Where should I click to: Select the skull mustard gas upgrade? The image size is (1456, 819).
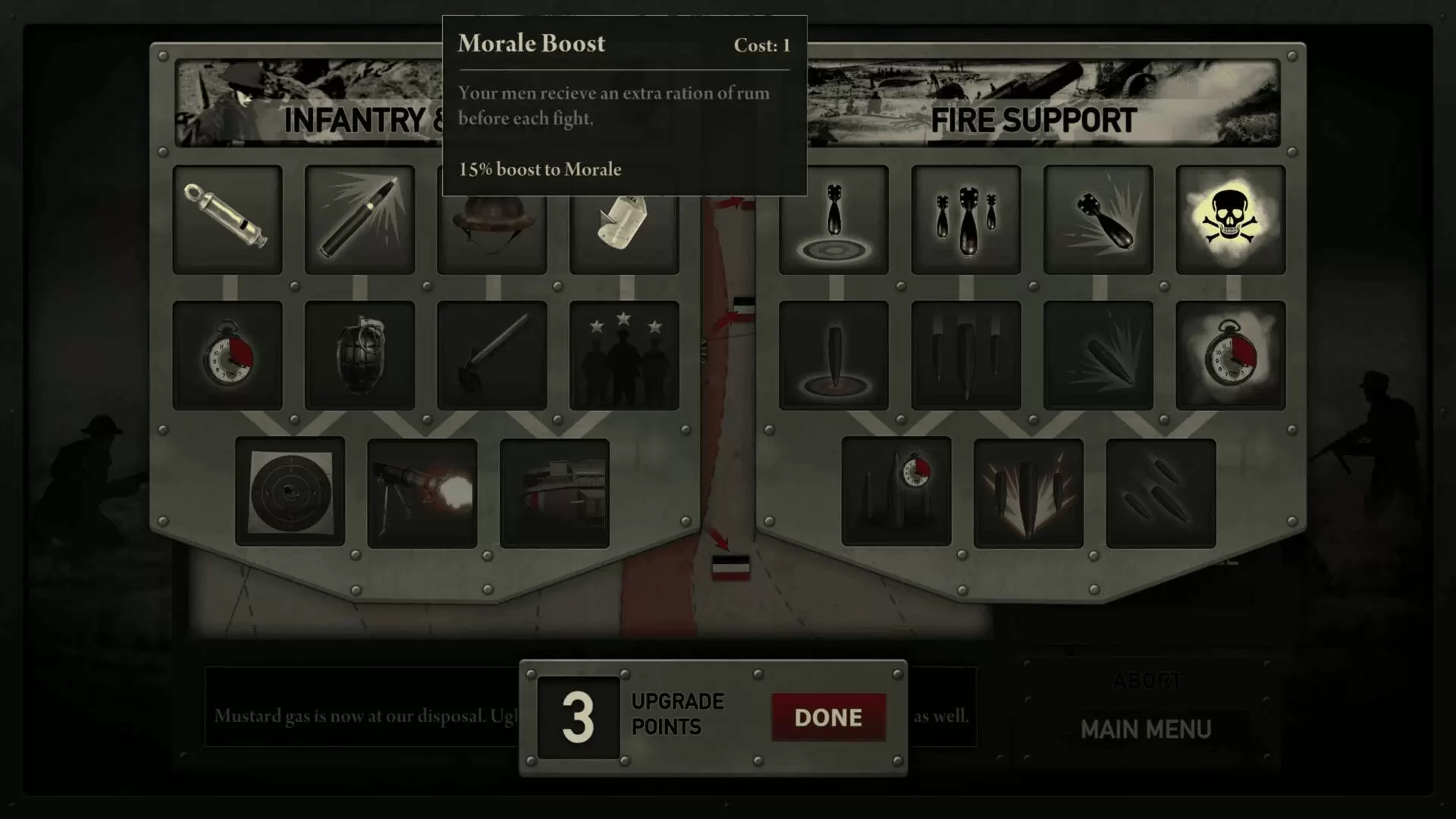(1230, 219)
